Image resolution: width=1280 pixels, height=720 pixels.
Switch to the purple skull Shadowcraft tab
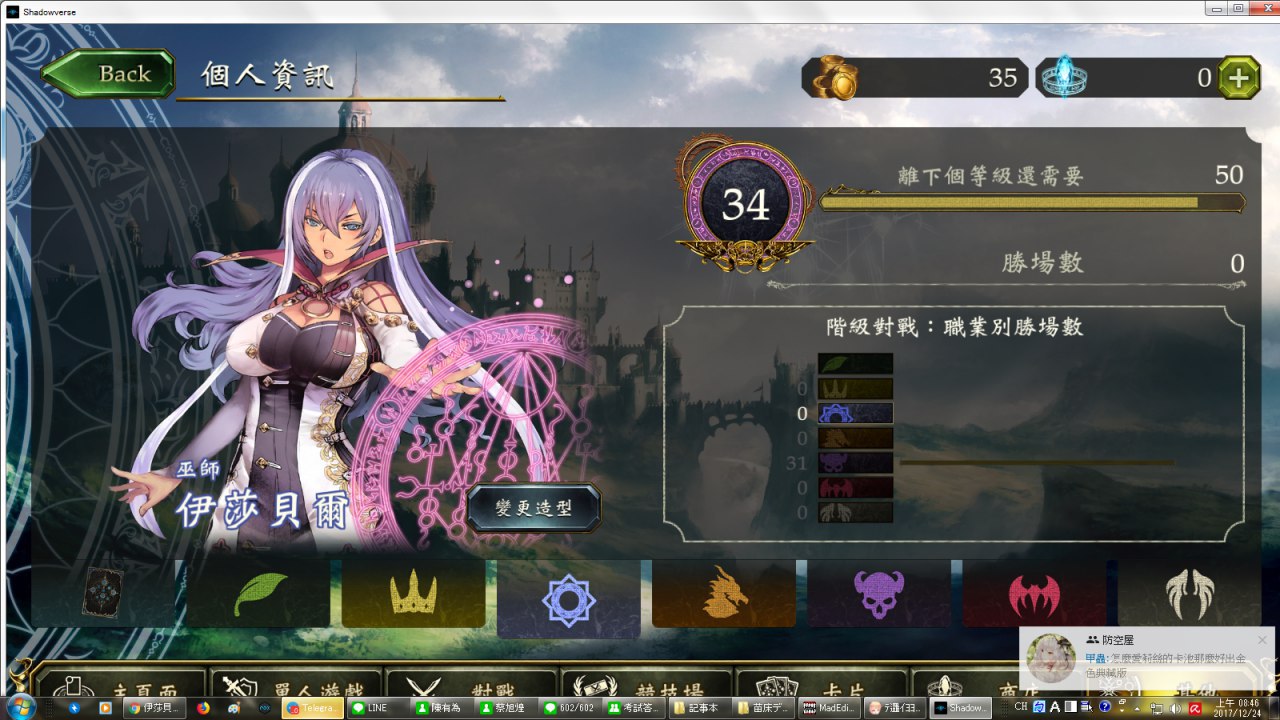click(879, 593)
